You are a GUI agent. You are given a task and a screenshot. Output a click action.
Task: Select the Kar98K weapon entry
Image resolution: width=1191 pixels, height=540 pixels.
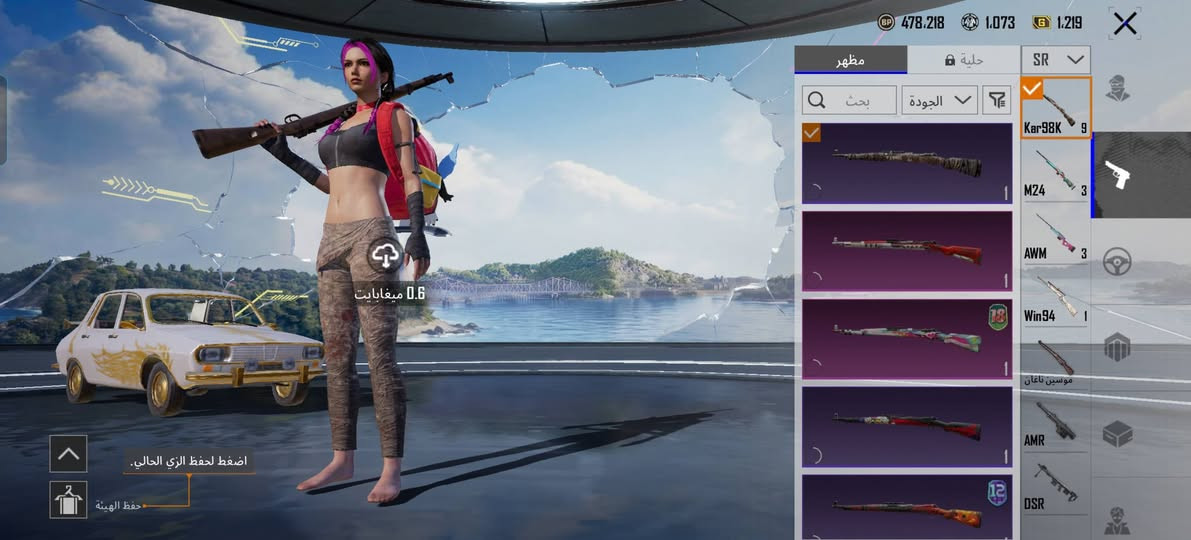(x=1055, y=108)
